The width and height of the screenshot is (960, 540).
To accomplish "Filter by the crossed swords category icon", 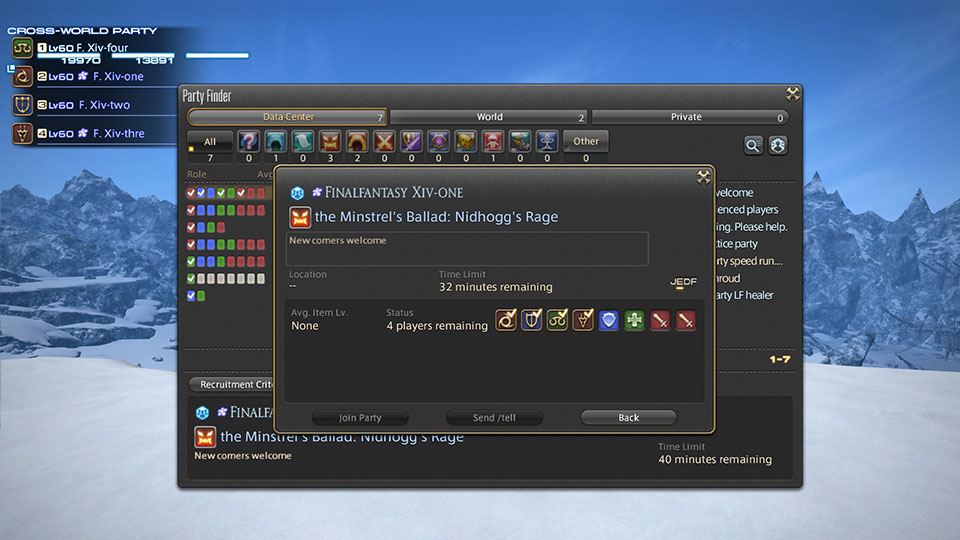I will [x=384, y=142].
